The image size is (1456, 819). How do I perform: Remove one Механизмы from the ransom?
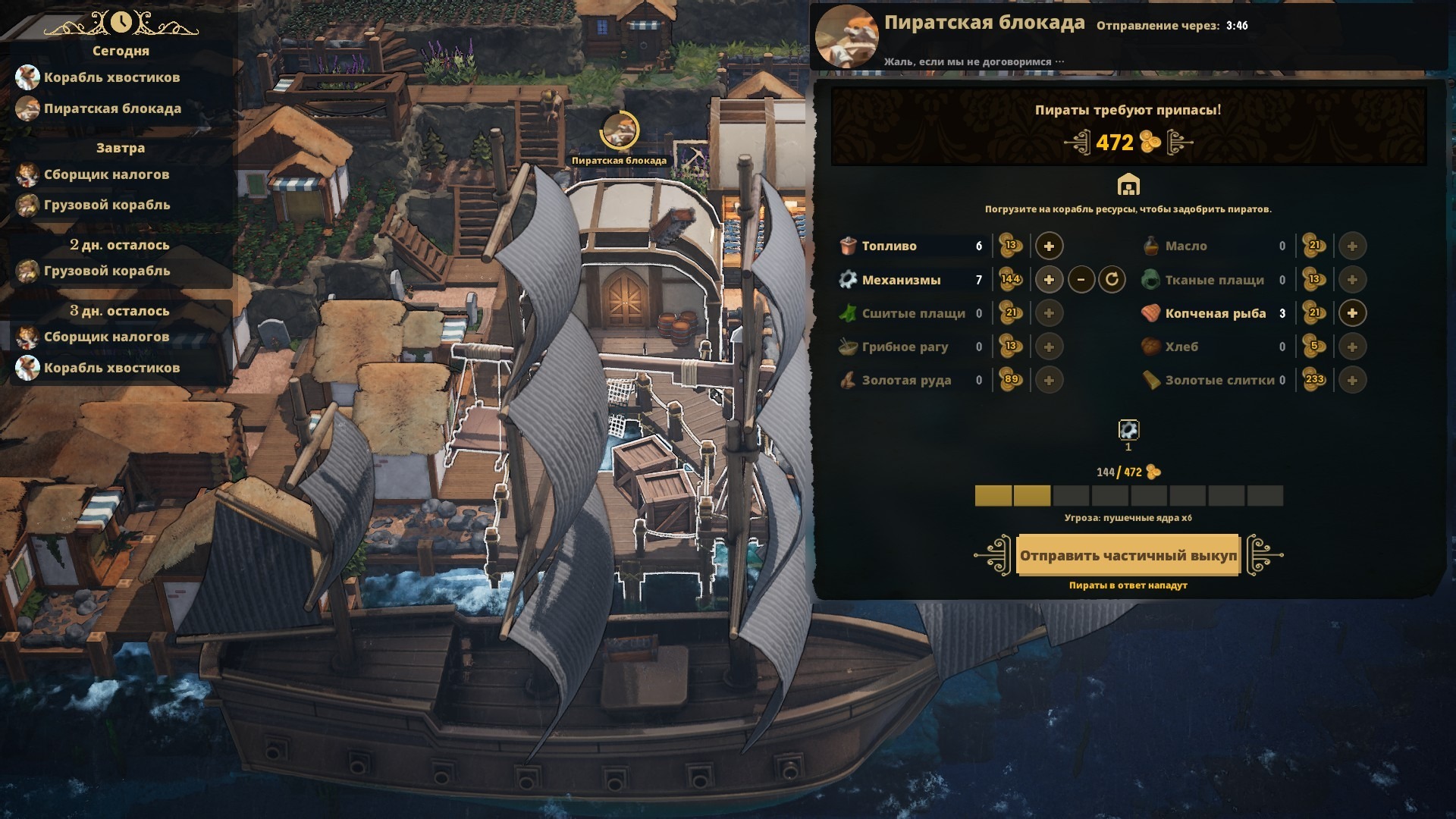tap(1081, 280)
